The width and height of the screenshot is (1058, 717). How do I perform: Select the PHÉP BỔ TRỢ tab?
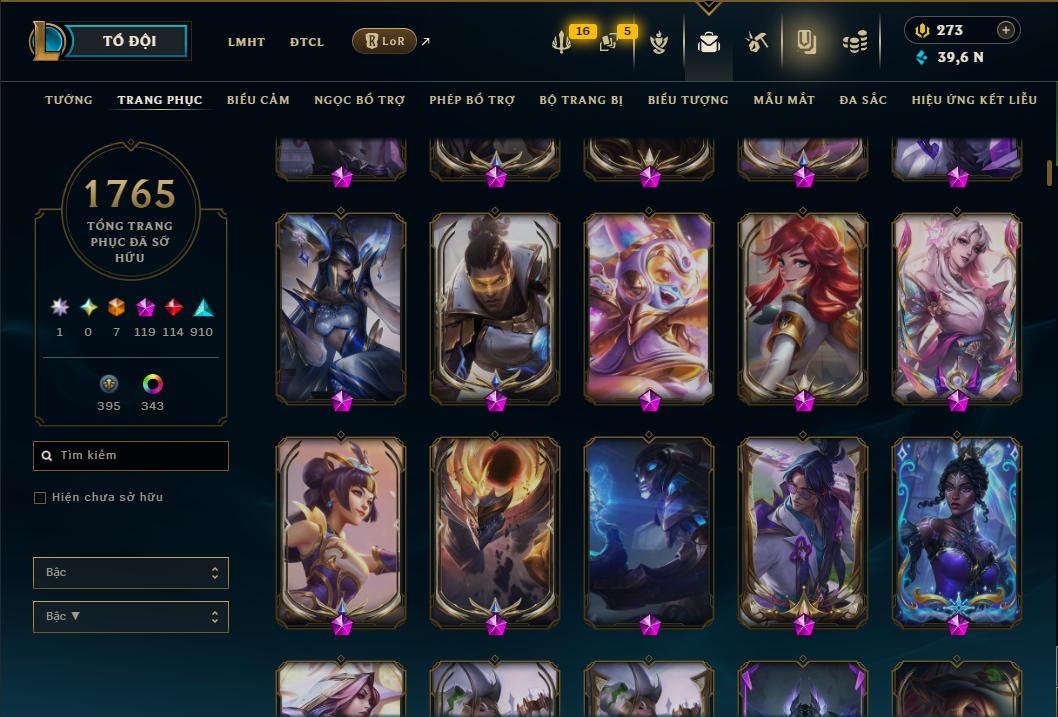[472, 100]
